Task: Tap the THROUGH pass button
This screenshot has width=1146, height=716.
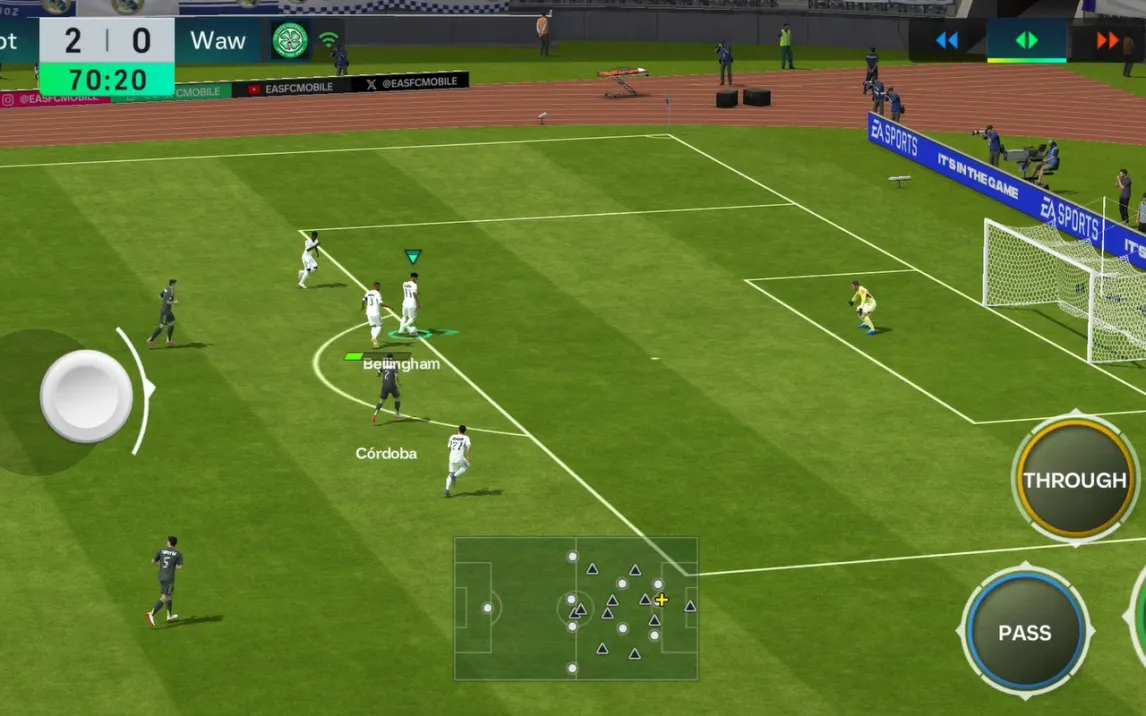Action: coord(1074,480)
